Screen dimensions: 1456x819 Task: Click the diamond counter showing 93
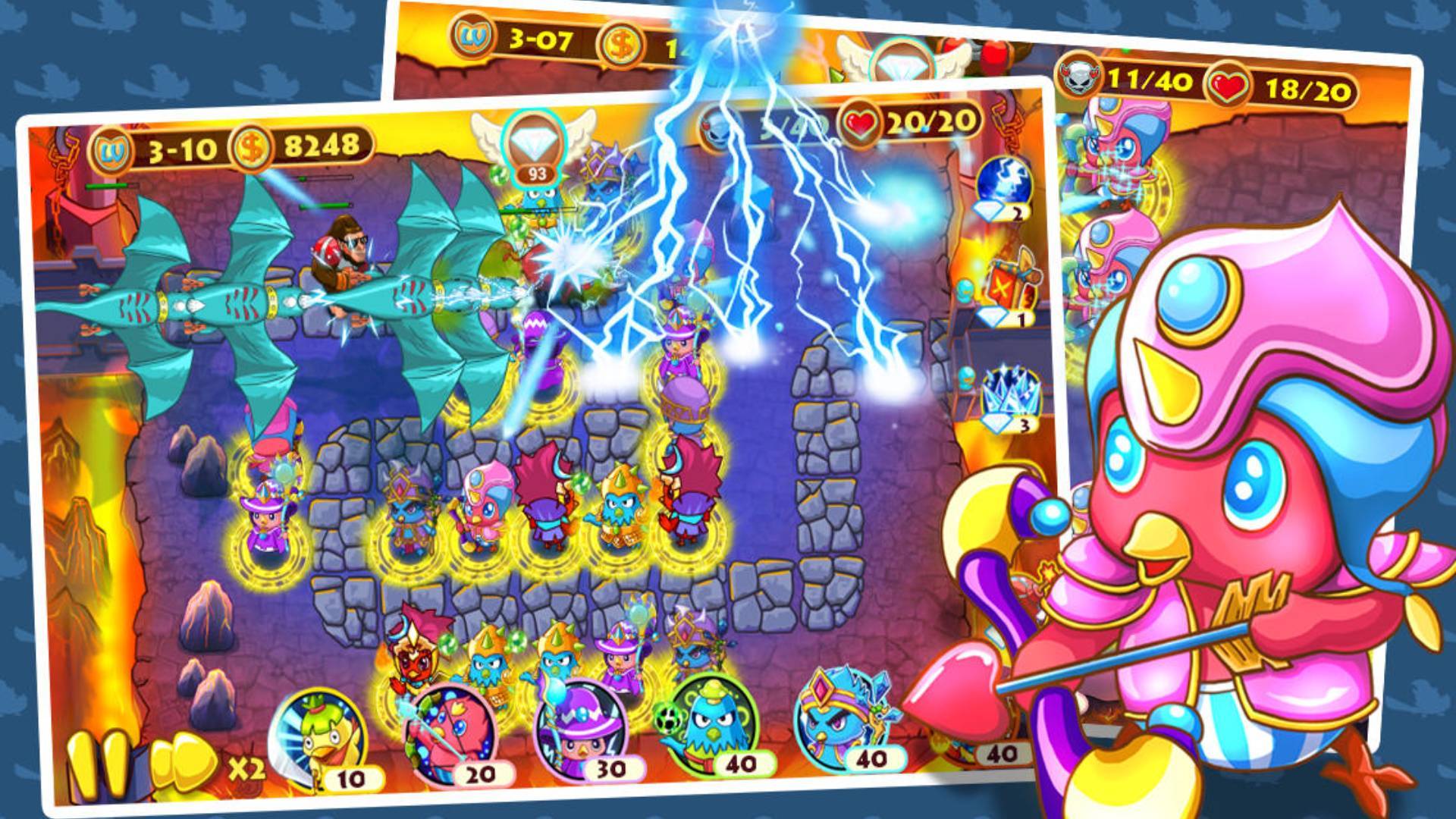pyautogui.click(x=535, y=173)
